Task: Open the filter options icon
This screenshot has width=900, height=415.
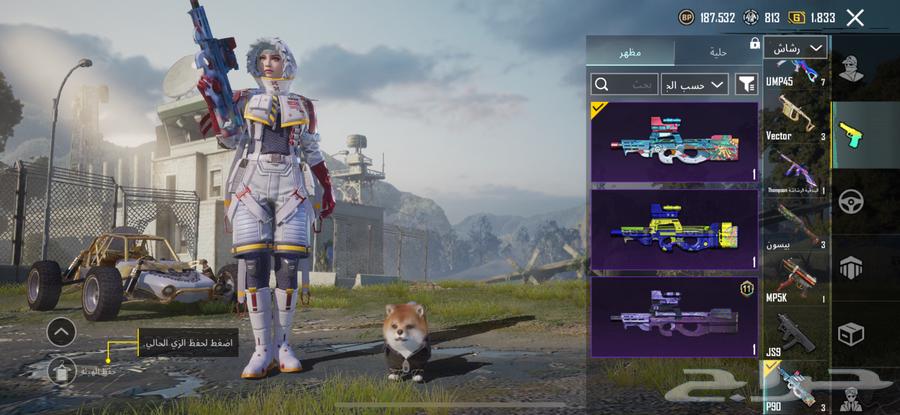Action: pyautogui.click(x=746, y=85)
